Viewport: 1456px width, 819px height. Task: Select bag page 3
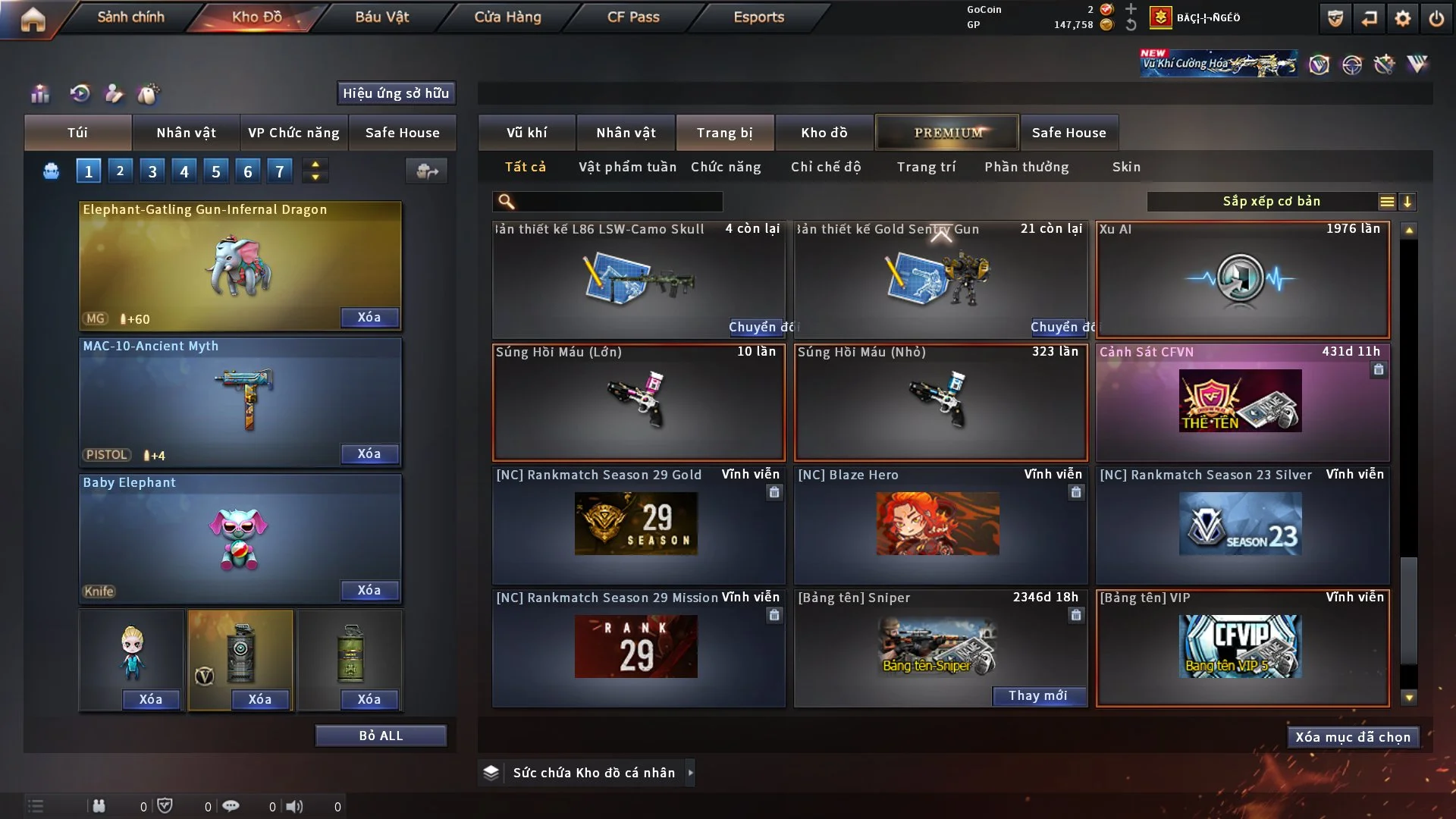(x=152, y=171)
